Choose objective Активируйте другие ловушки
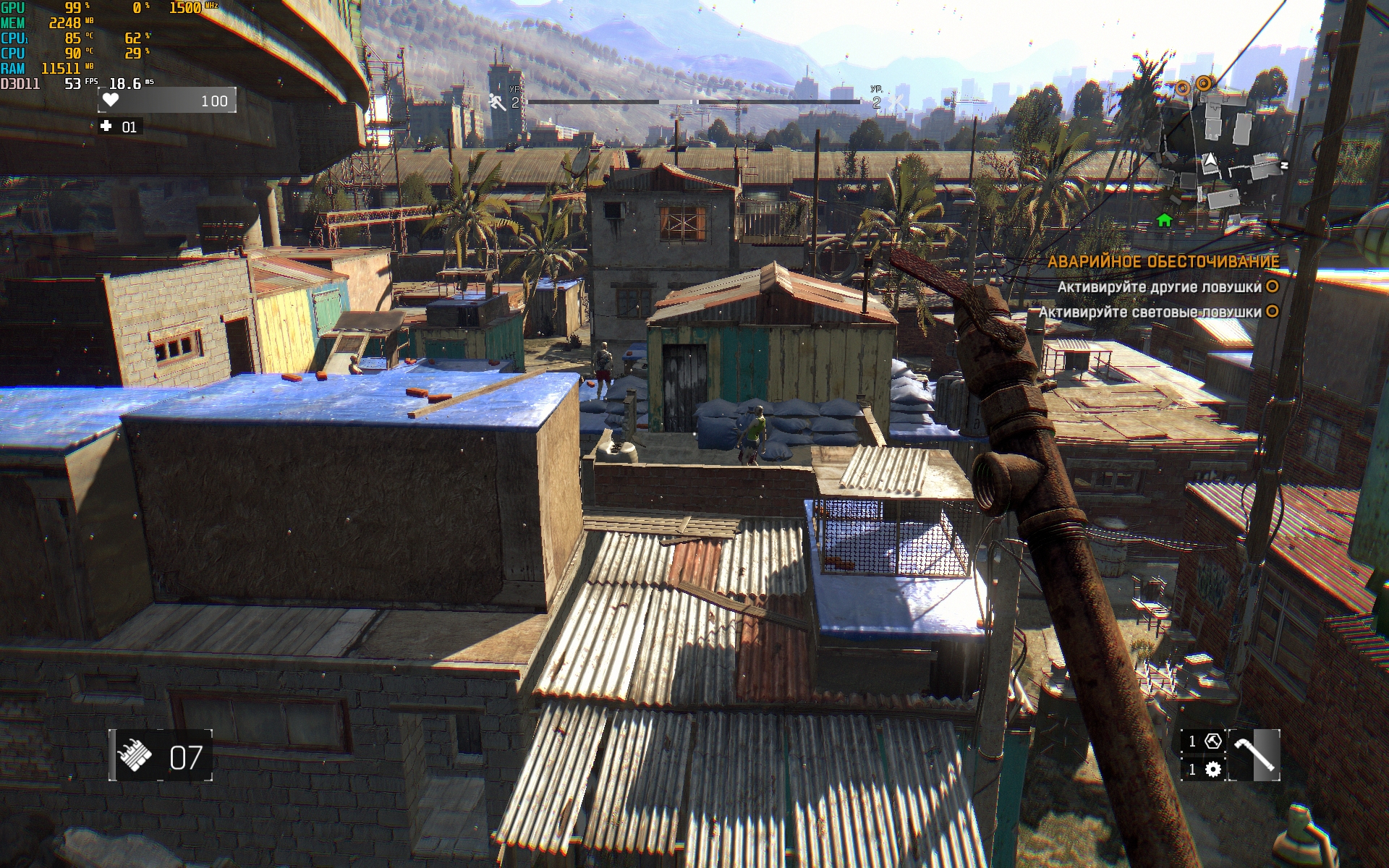 coord(1159,287)
